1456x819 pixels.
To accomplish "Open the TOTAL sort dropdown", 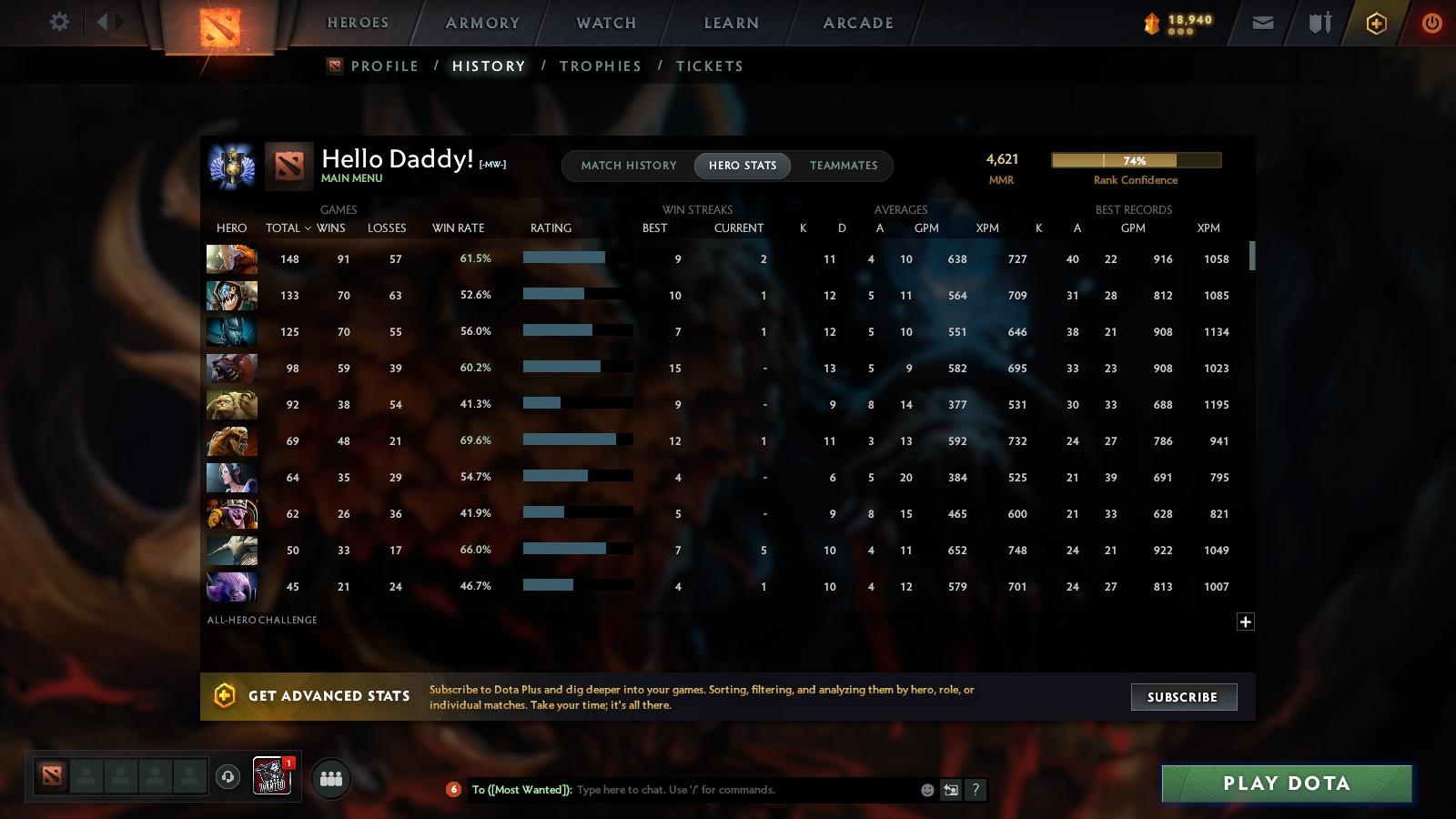I will [x=287, y=228].
